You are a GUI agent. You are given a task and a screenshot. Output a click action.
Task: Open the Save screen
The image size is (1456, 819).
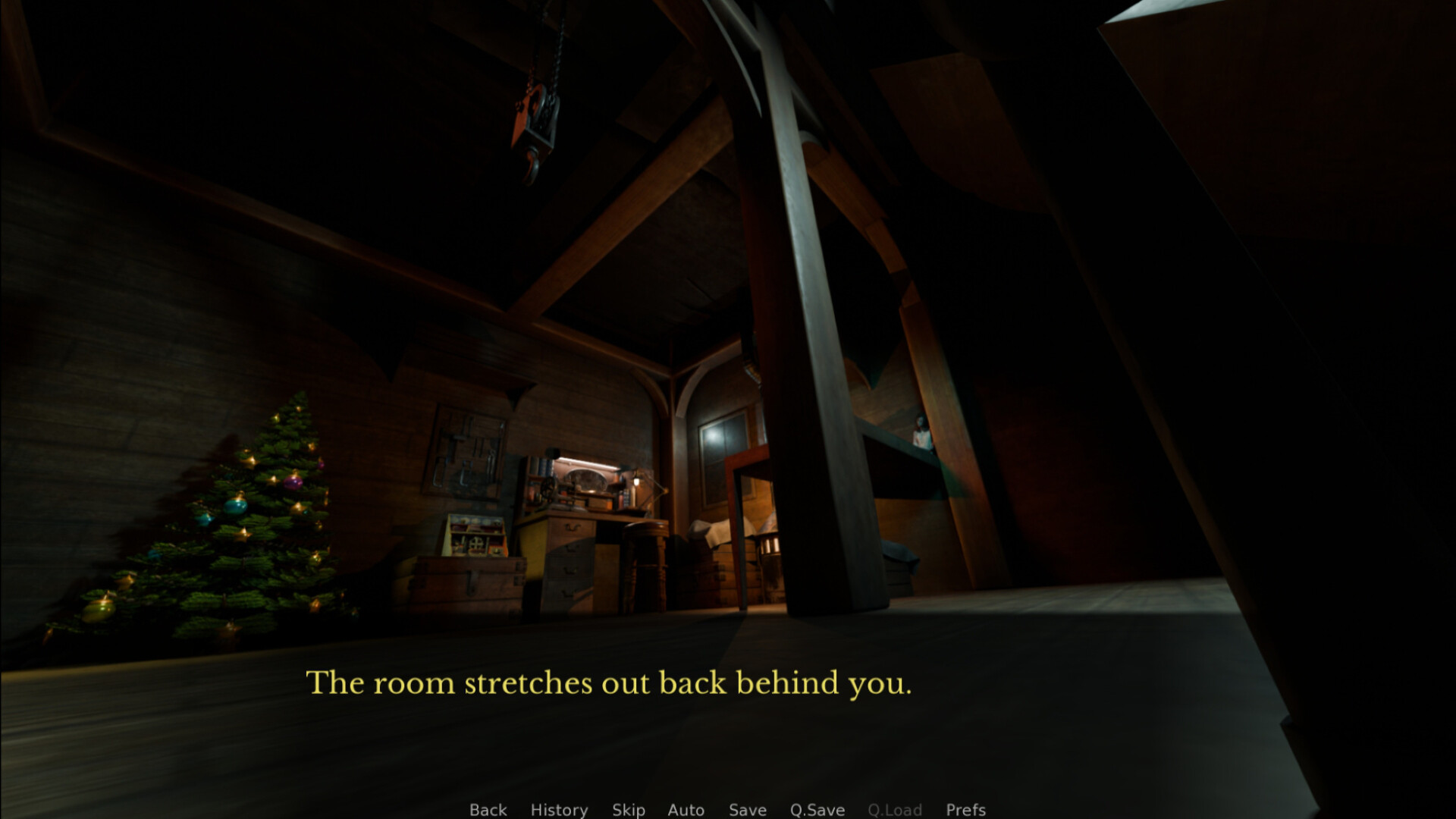point(746,810)
